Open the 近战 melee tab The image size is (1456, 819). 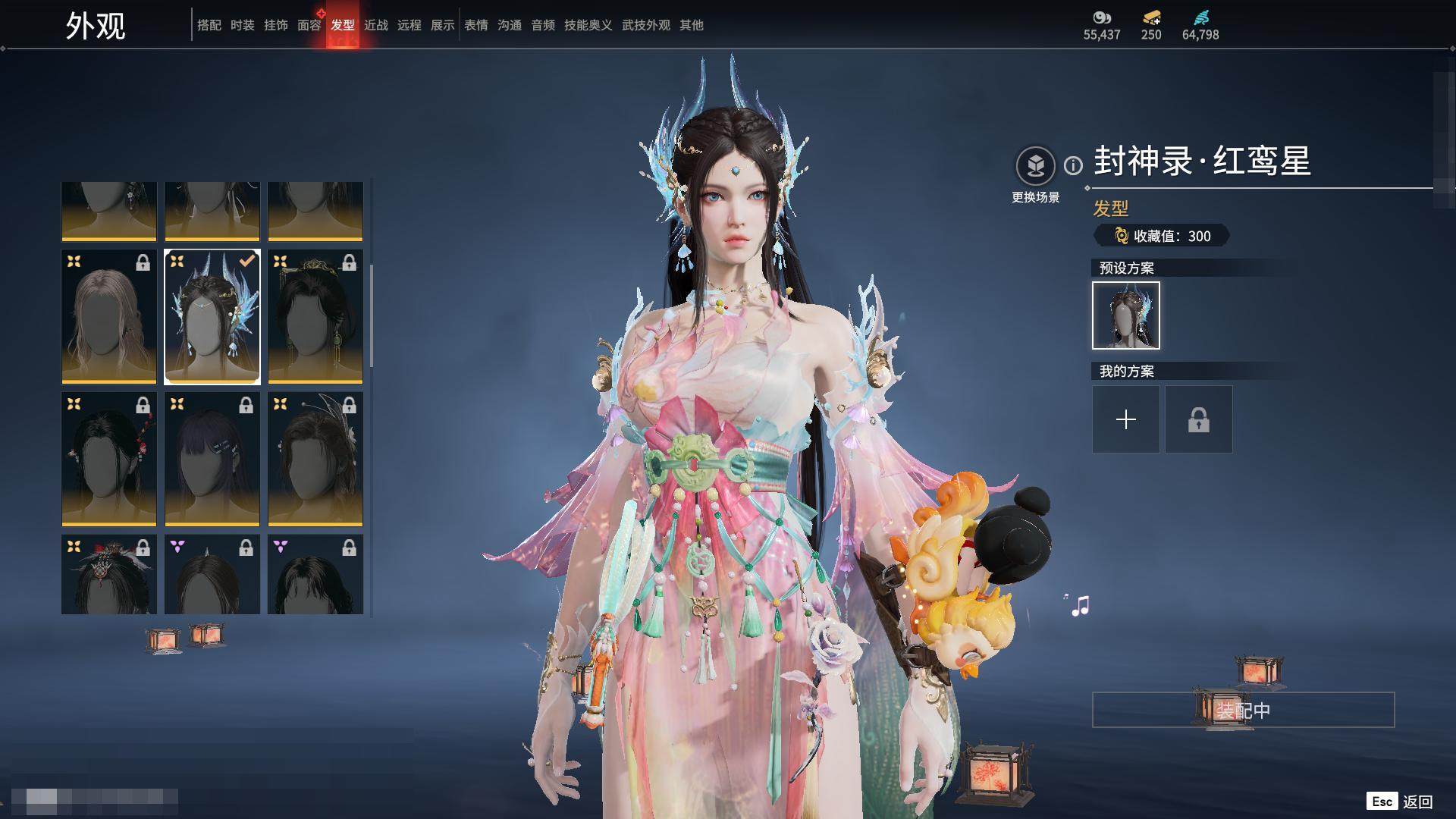(x=375, y=25)
